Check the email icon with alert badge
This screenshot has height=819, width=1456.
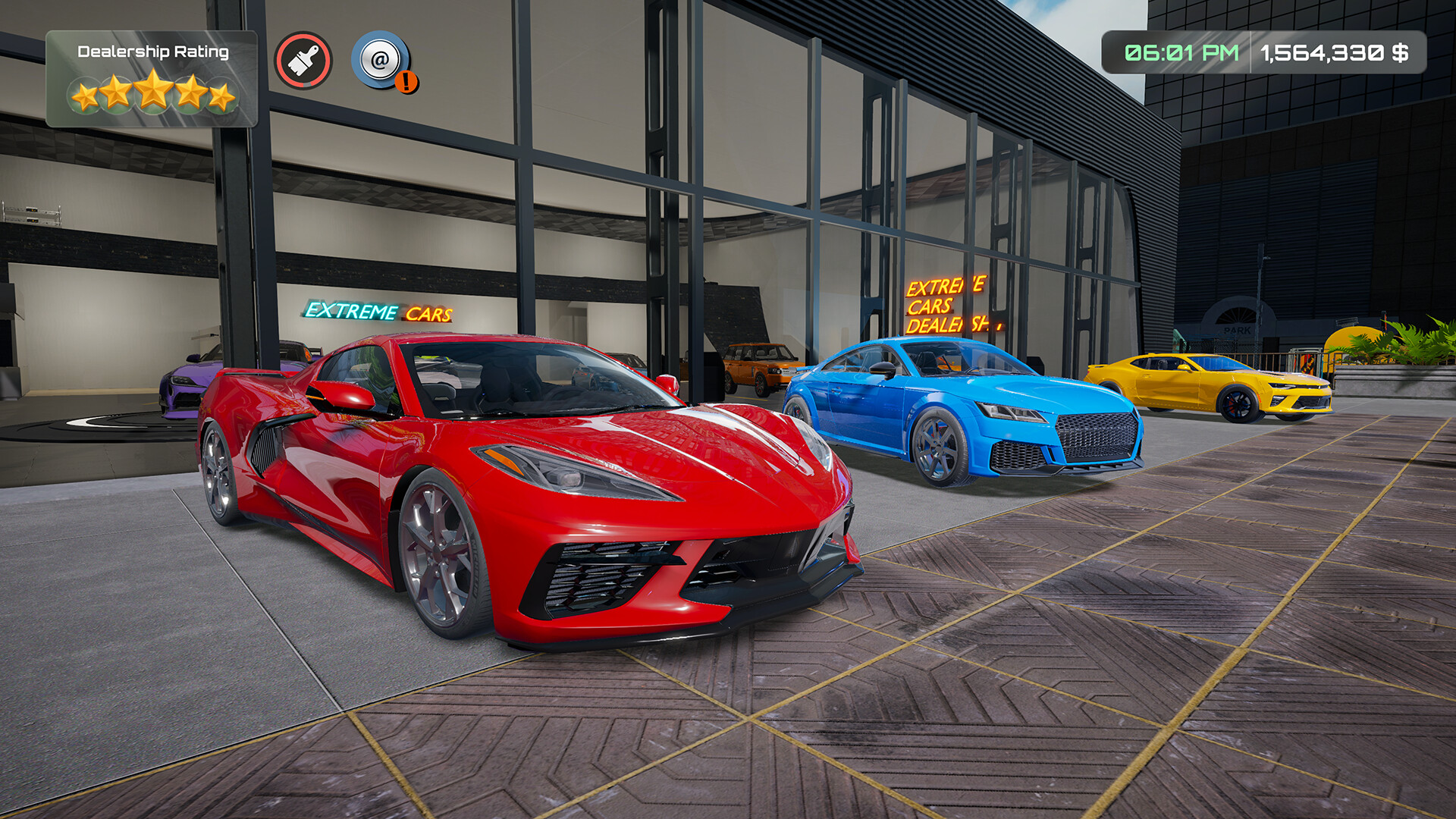[381, 60]
